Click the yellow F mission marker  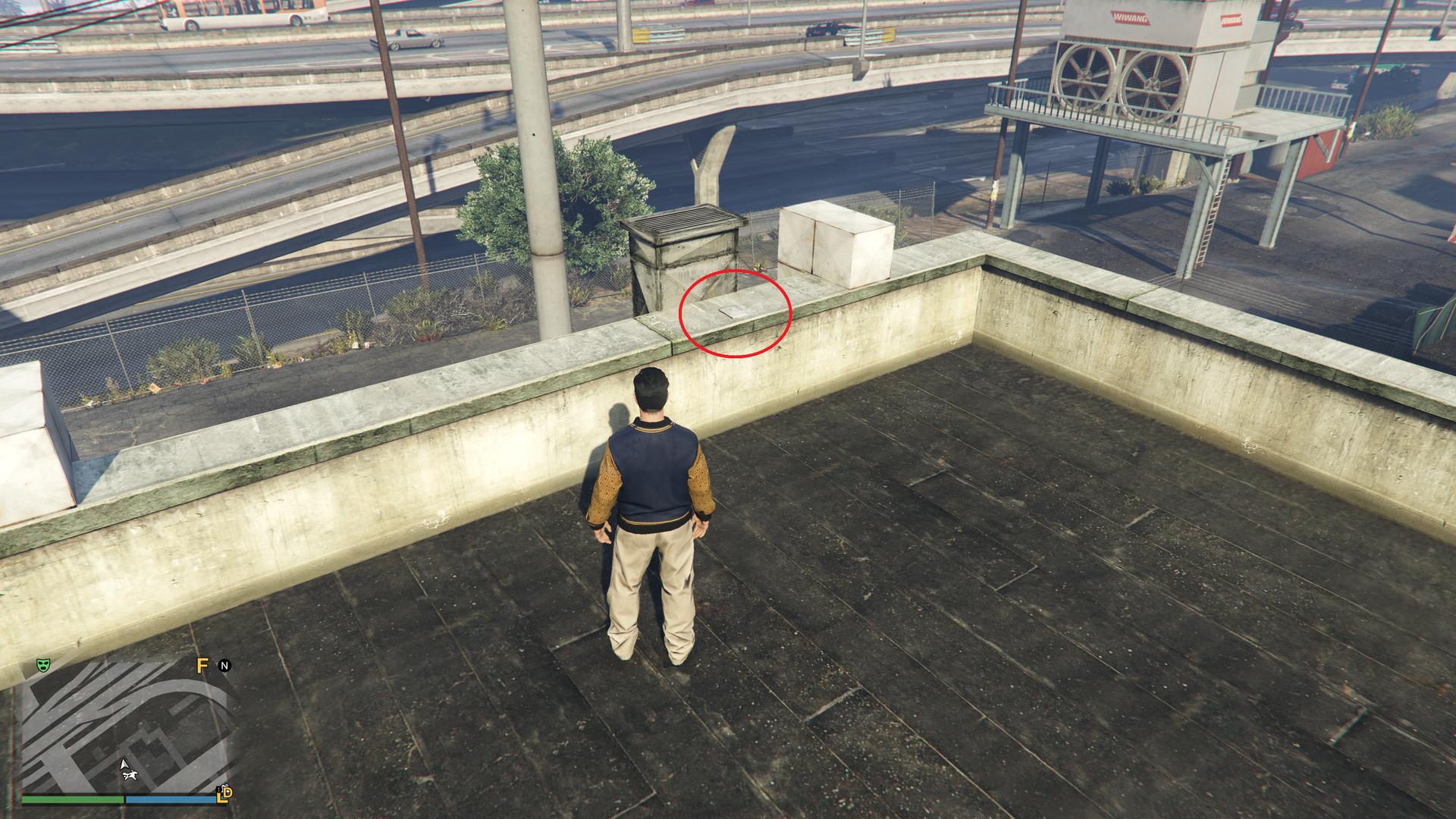202,666
